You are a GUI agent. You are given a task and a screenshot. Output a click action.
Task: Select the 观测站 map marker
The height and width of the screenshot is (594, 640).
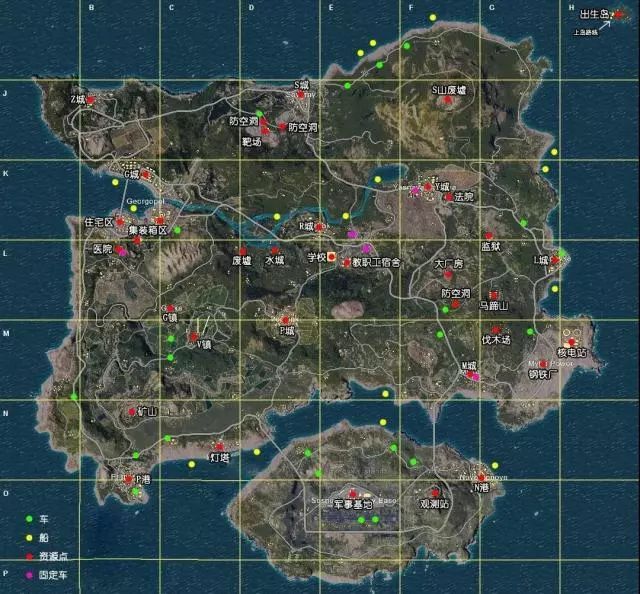click(x=435, y=492)
